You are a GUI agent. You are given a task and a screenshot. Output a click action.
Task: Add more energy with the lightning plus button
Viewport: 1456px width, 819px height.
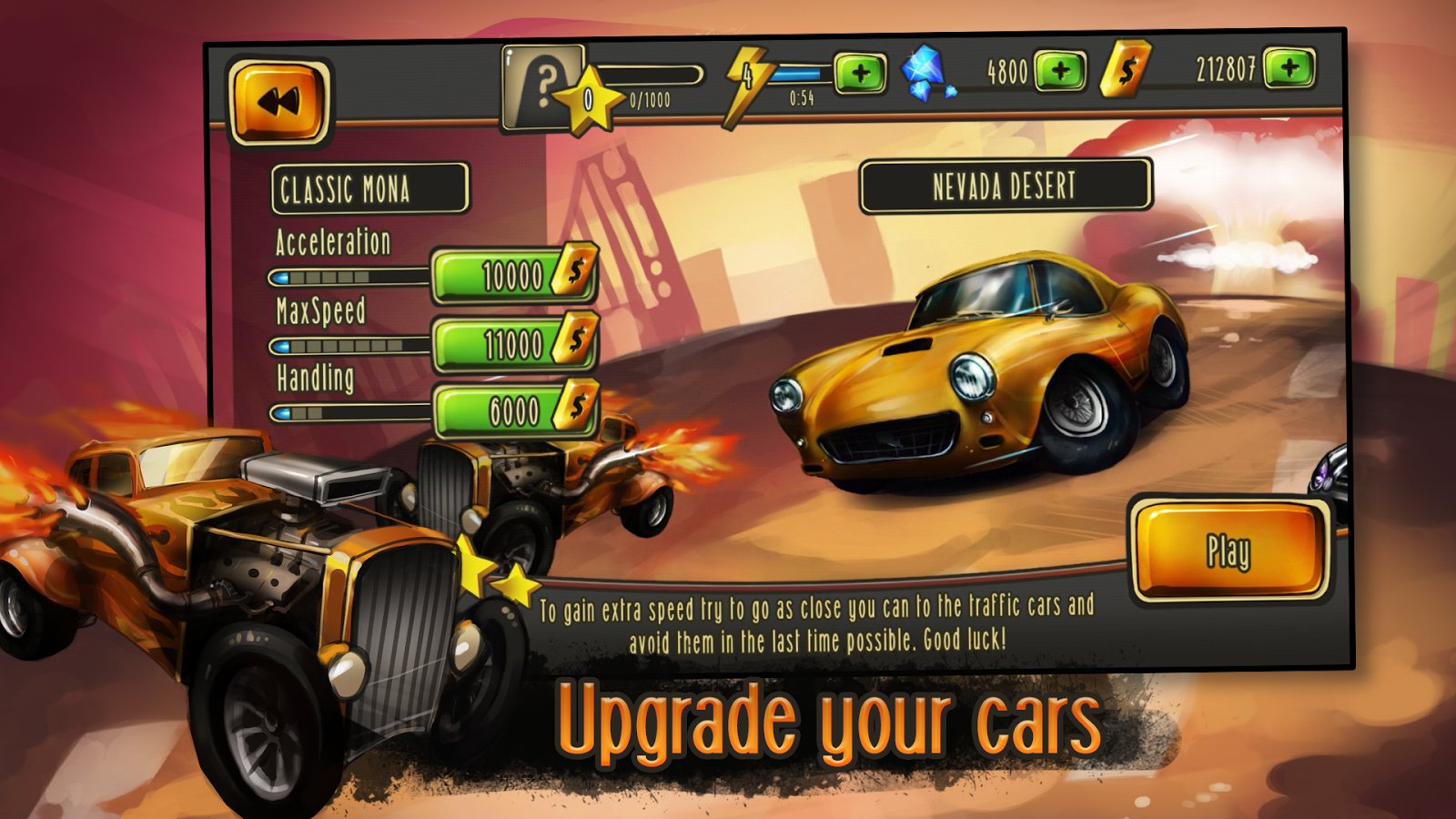click(860, 73)
